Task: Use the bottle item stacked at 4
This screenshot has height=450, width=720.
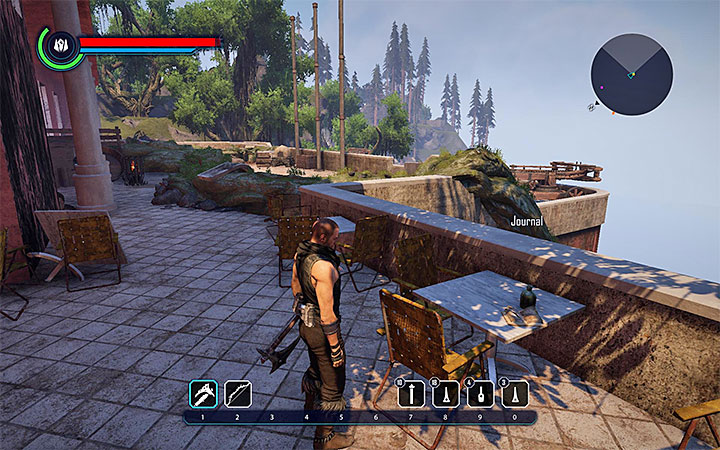Action: pyautogui.click(x=481, y=394)
